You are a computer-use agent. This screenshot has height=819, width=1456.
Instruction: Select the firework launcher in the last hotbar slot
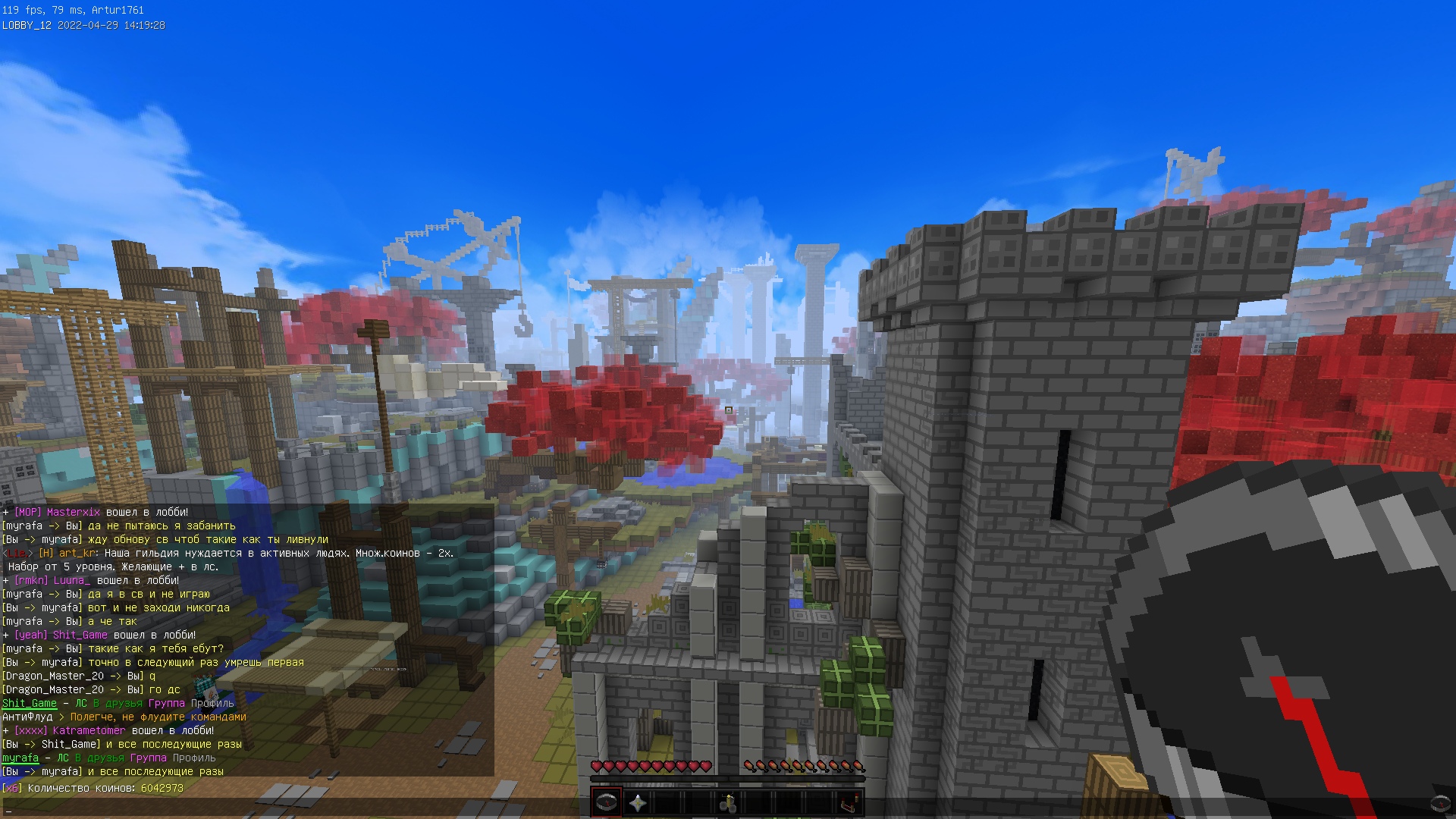[849, 802]
